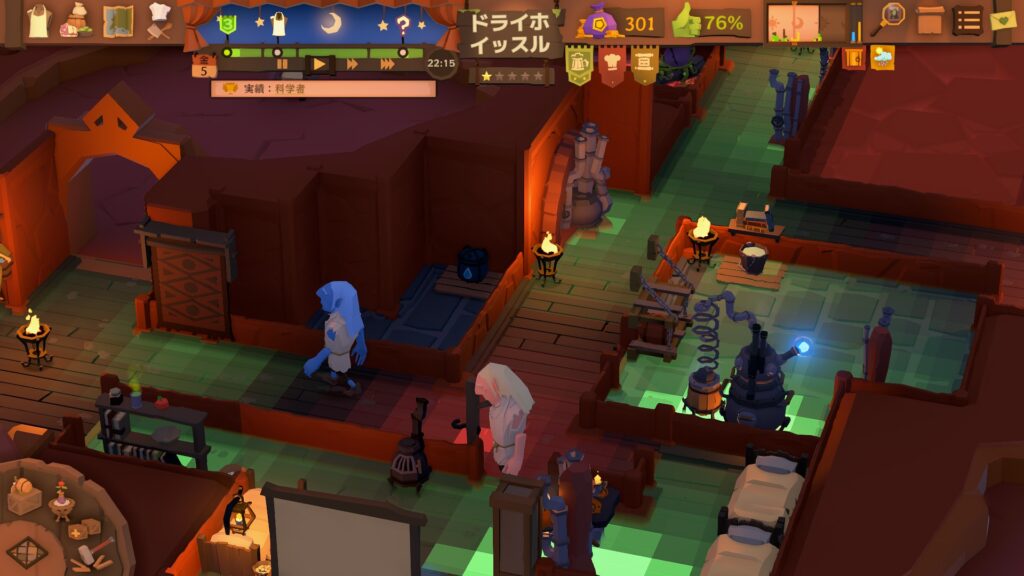Set game speed to double fast-forward

(x=352, y=64)
